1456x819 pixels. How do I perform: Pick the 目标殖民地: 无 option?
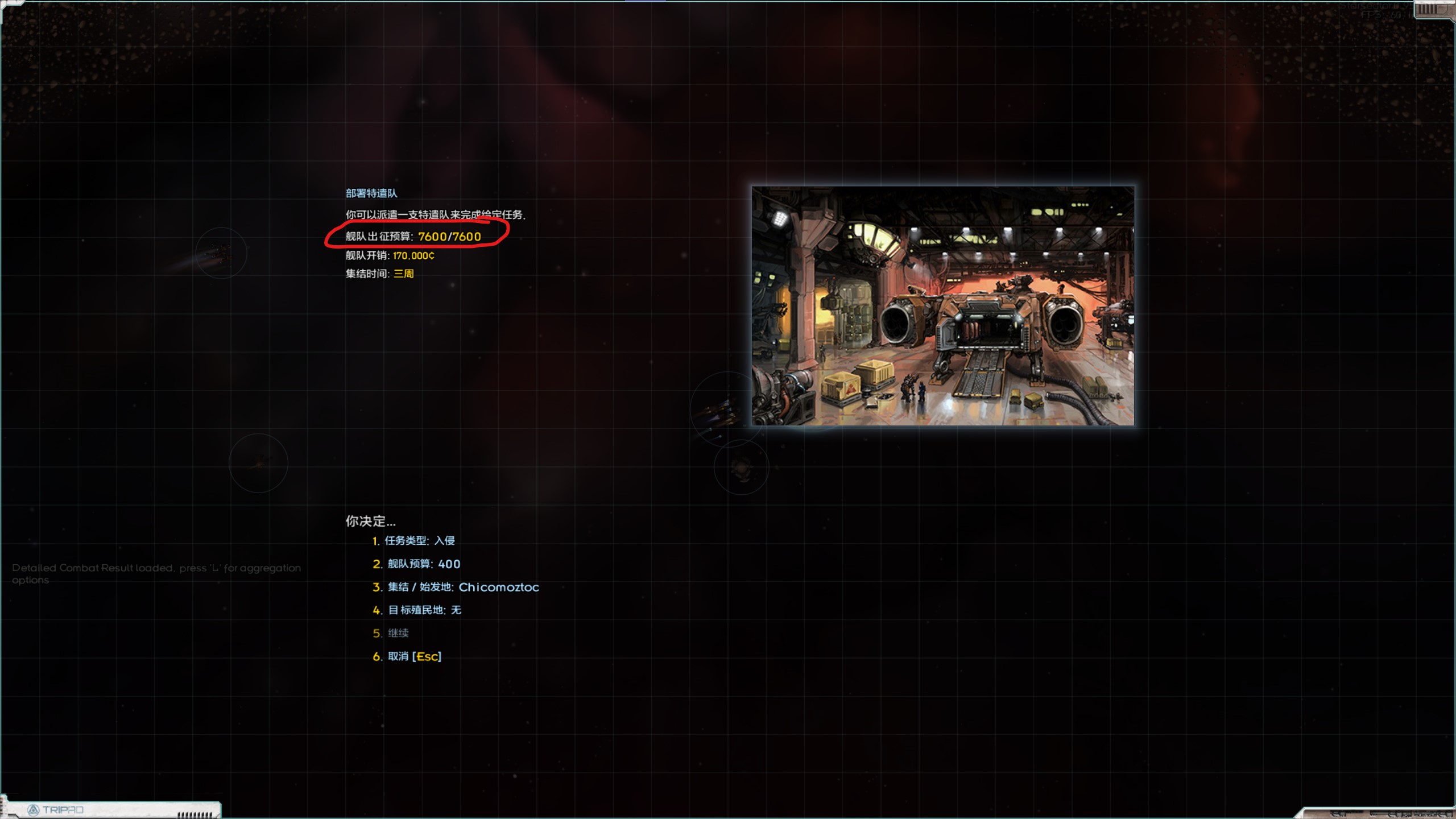[x=424, y=610]
